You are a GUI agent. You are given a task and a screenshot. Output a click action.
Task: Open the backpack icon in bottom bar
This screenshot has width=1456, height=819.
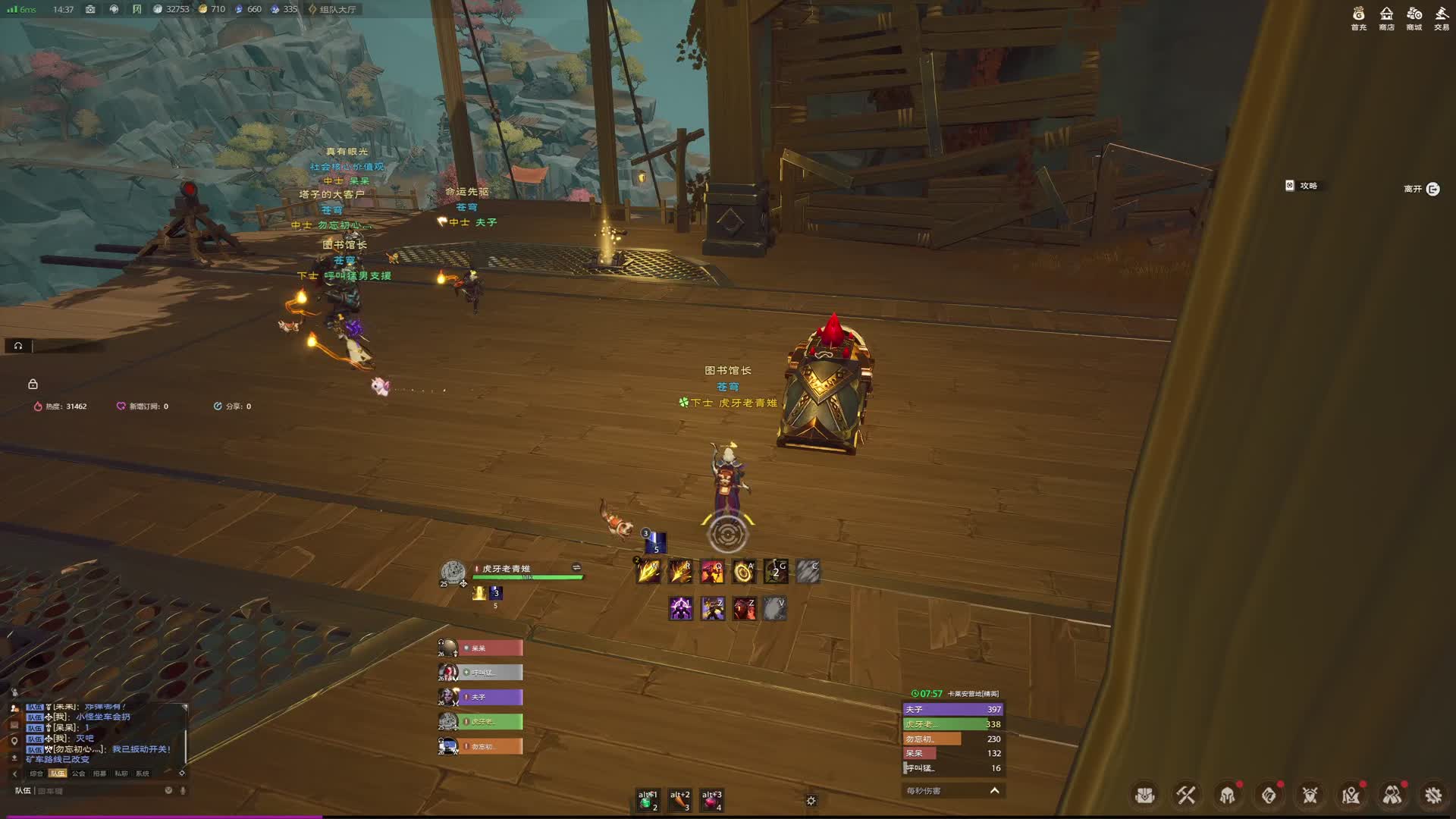click(1144, 795)
